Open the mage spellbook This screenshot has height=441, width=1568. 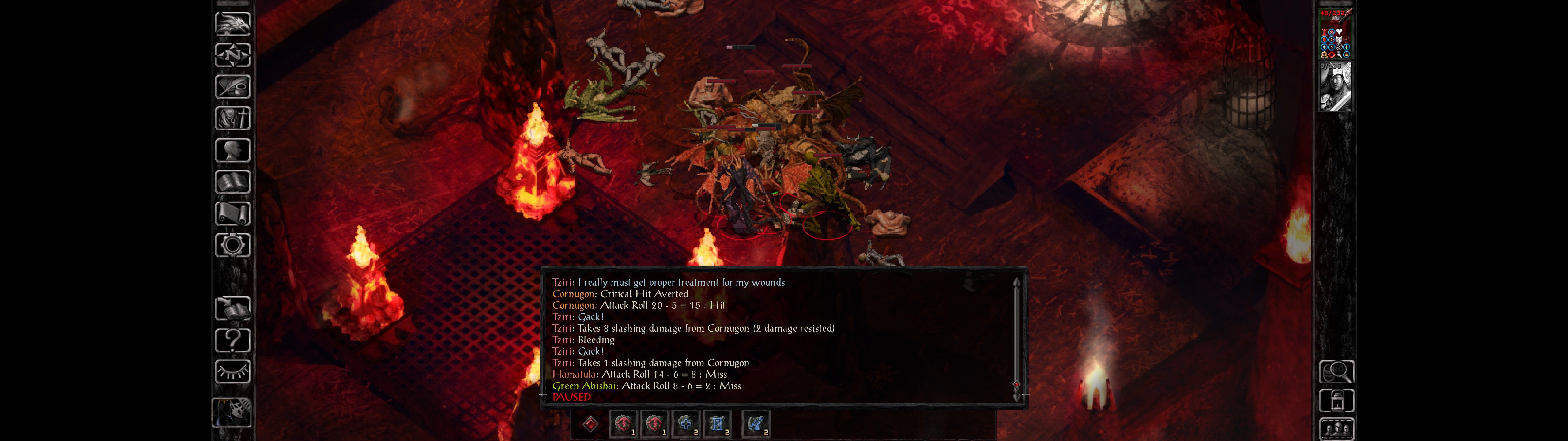[x=232, y=182]
